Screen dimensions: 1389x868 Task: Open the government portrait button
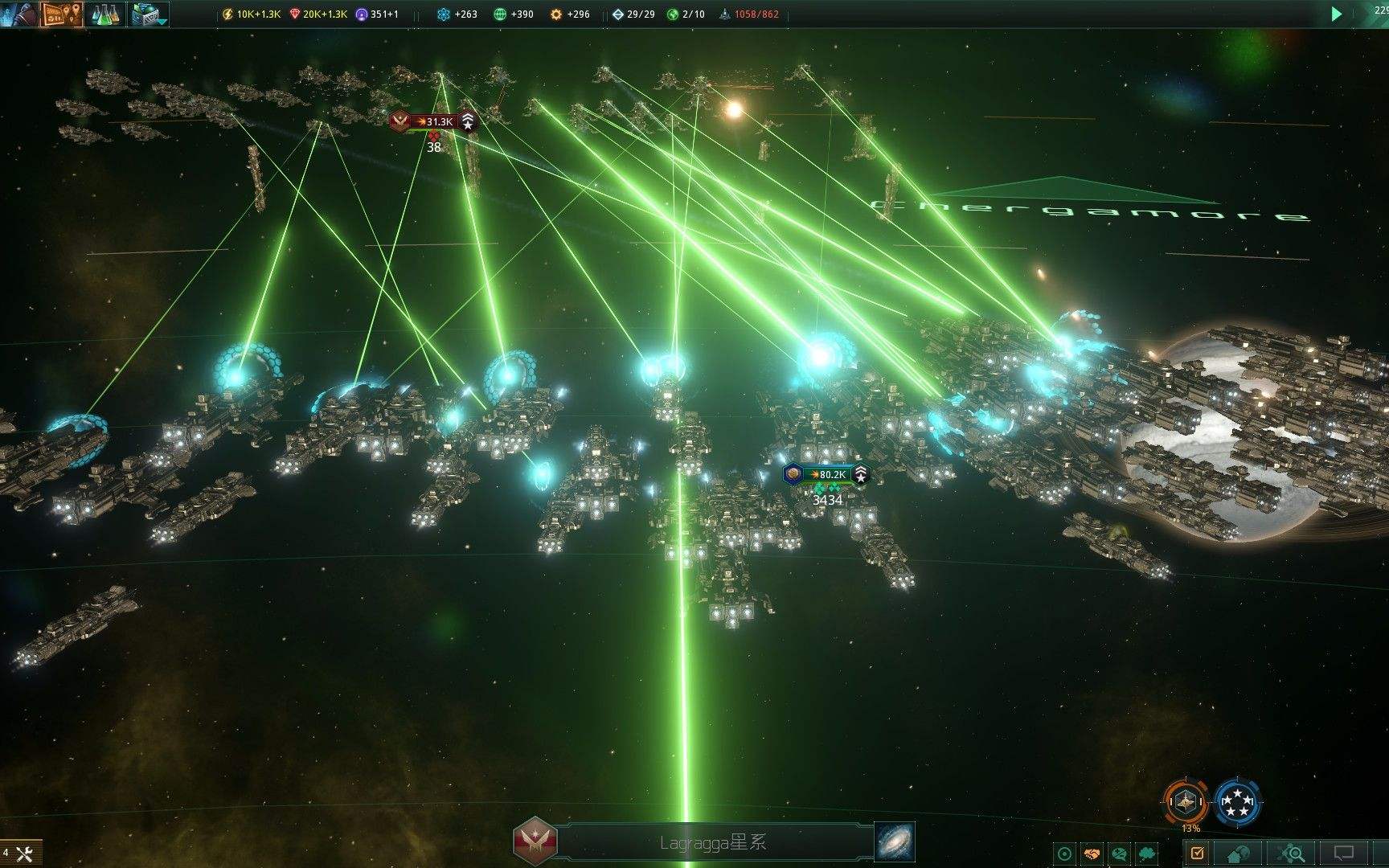18,13
